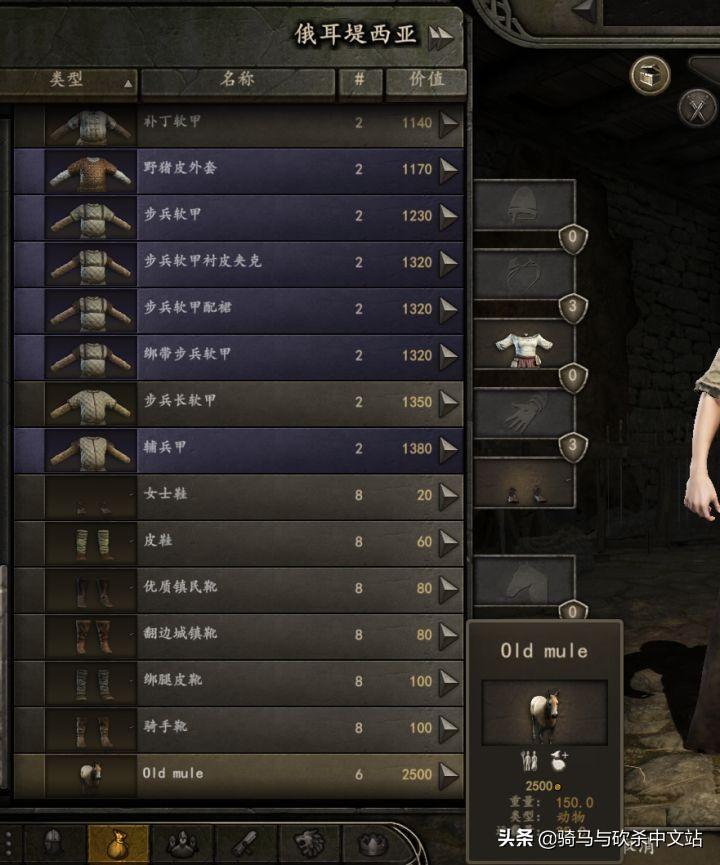This screenshot has width=720, height=865.
Task: Click the transfer arrow next to 补丁软甲
Action: coord(448,123)
